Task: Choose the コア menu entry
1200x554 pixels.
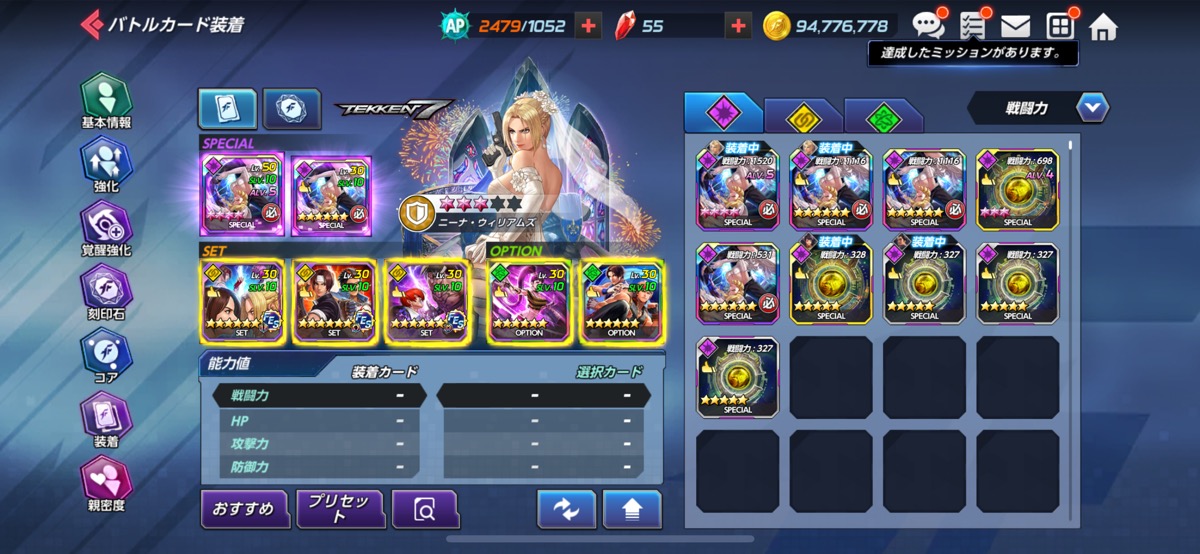Action: (x=105, y=358)
